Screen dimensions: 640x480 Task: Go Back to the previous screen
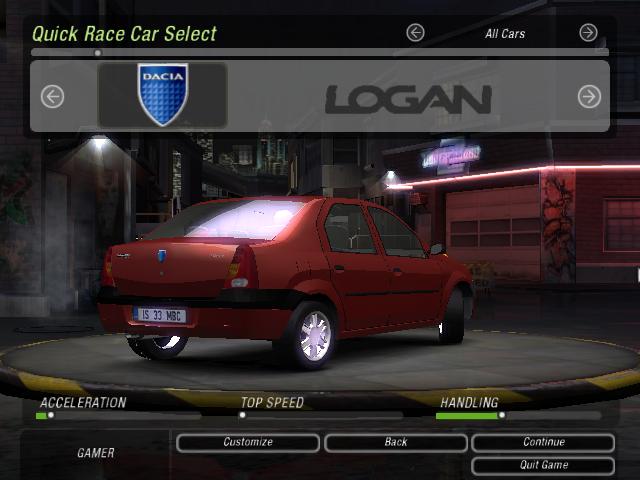(396, 442)
